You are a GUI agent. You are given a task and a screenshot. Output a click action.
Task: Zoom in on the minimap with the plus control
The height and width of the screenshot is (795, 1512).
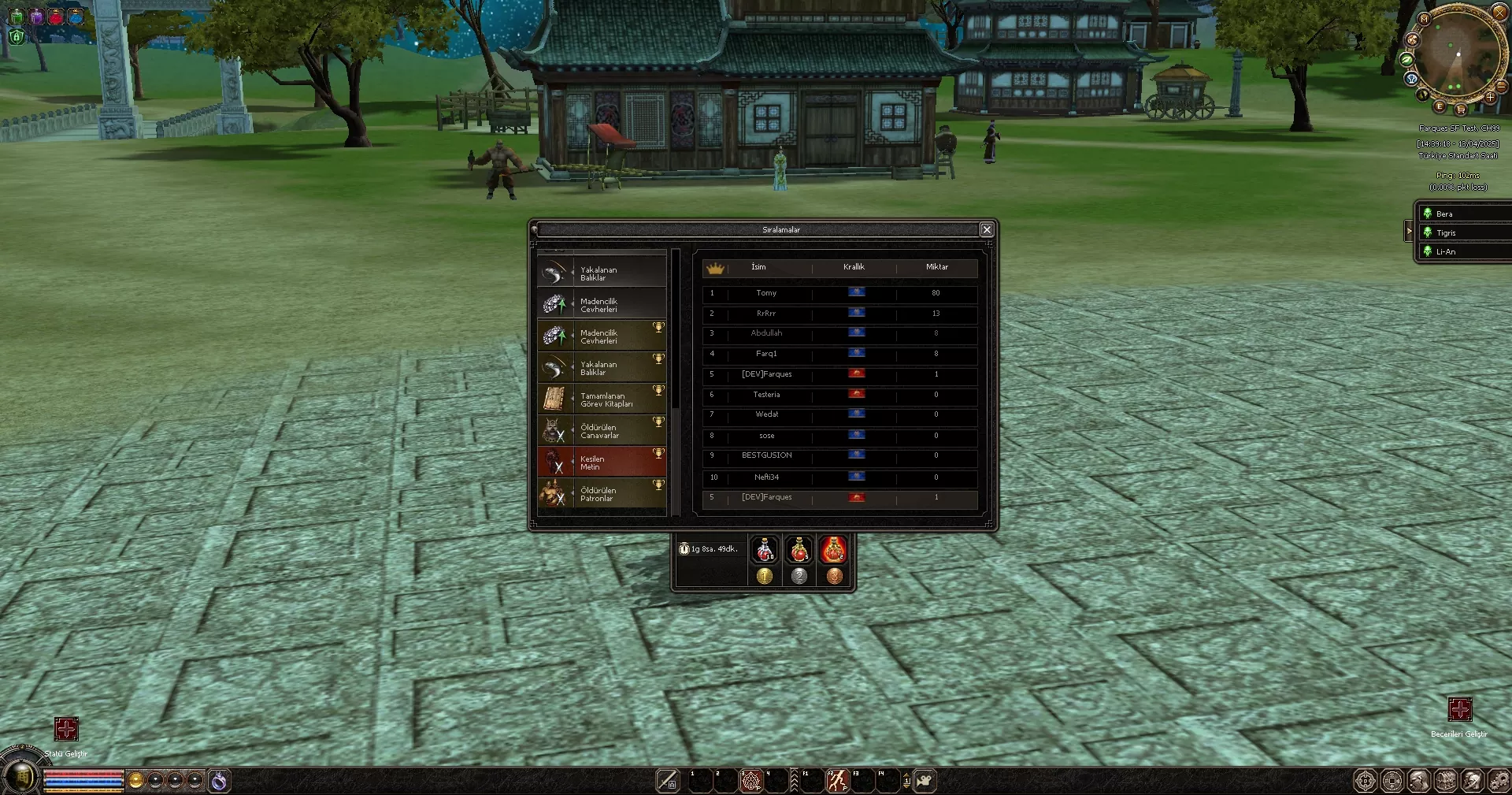pos(1491,98)
